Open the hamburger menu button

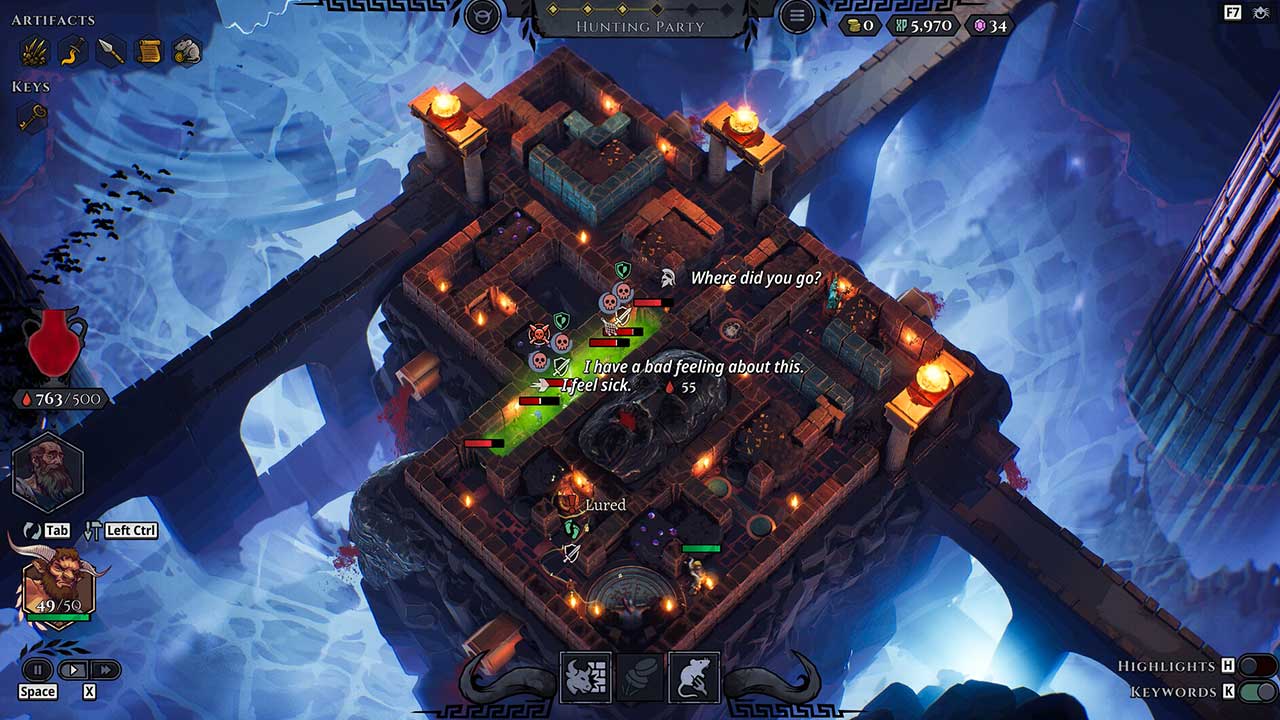pyautogui.click(x=797, y=16)
